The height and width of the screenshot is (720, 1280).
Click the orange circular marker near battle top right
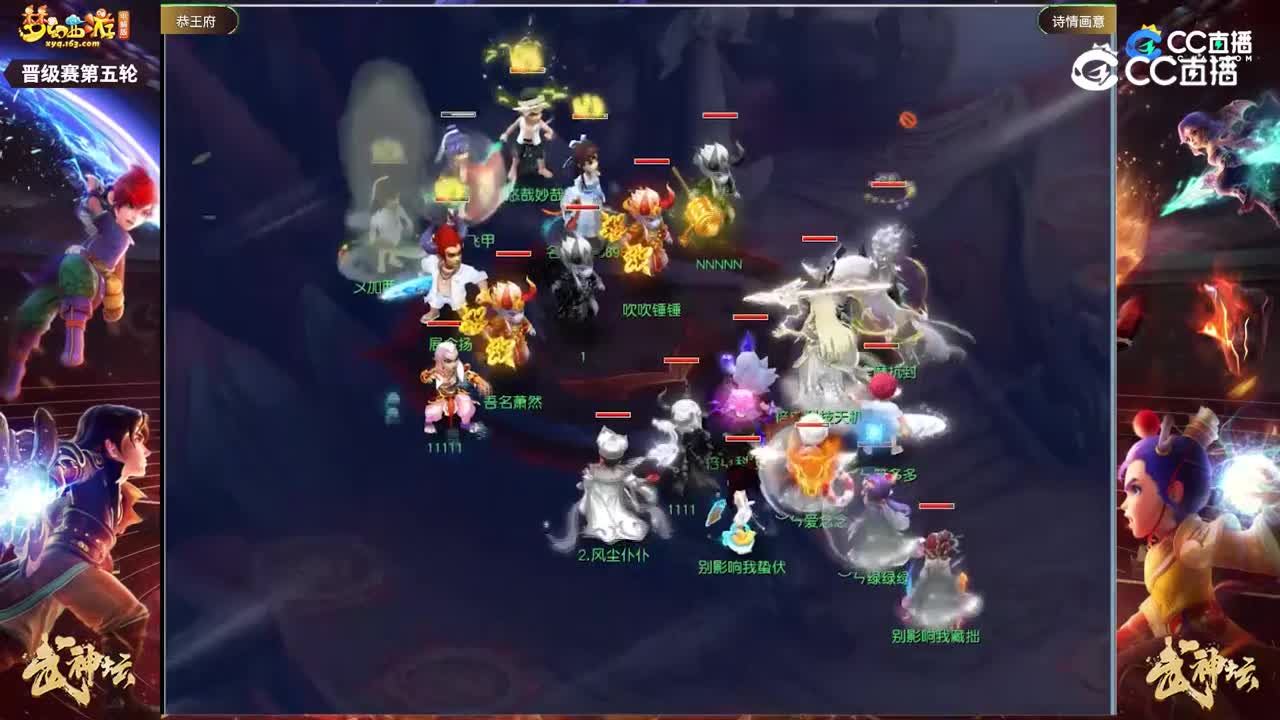click(909, 118)
